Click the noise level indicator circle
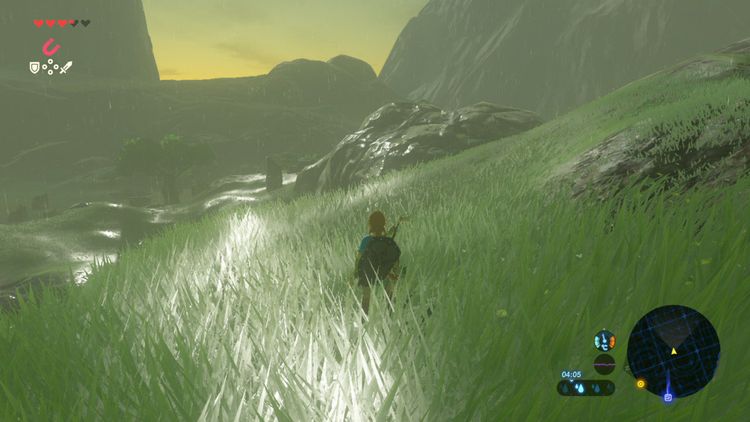 coord(604,364)
